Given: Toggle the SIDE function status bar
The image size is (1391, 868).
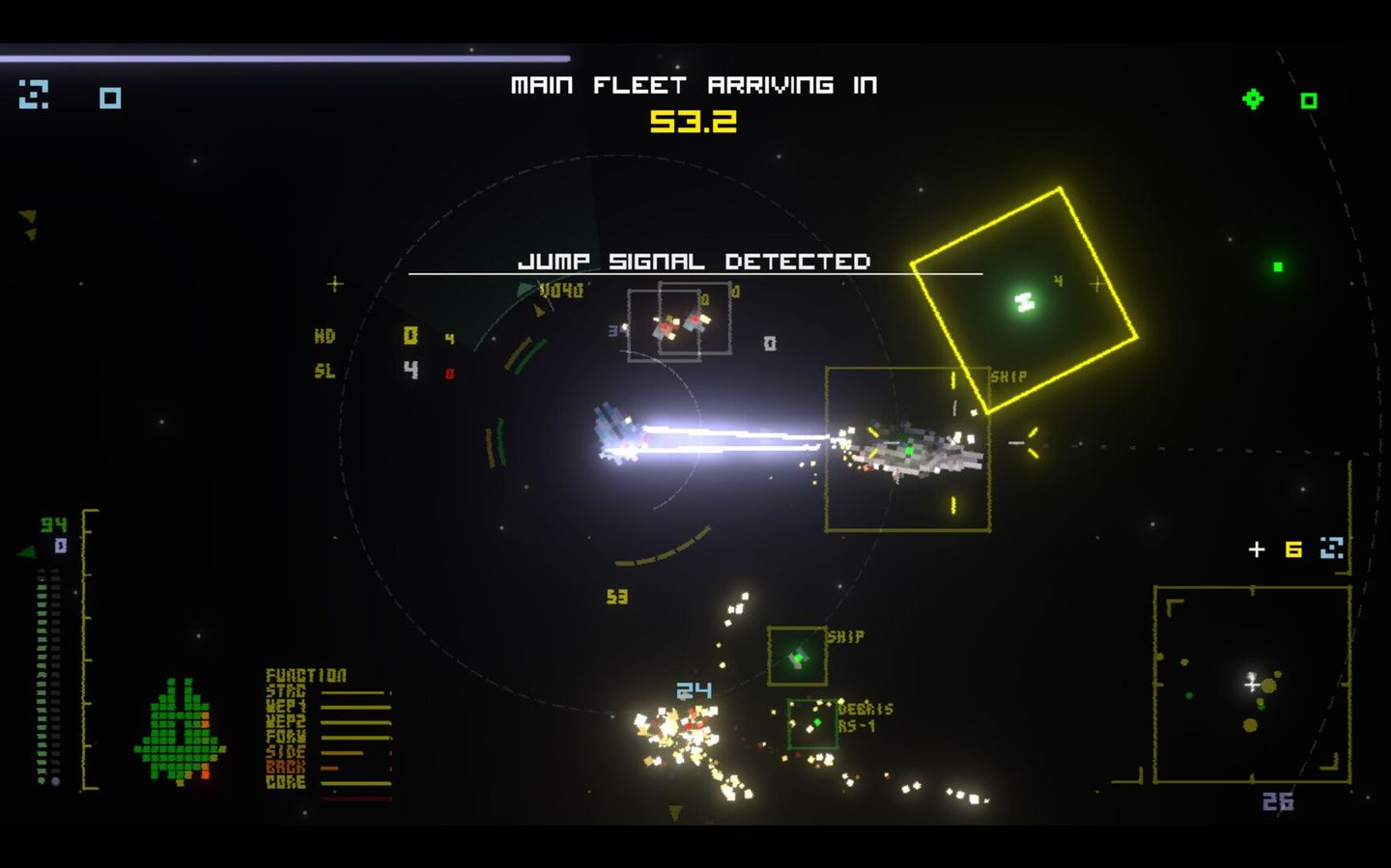Looking at the screenshot, I should 342,751.
